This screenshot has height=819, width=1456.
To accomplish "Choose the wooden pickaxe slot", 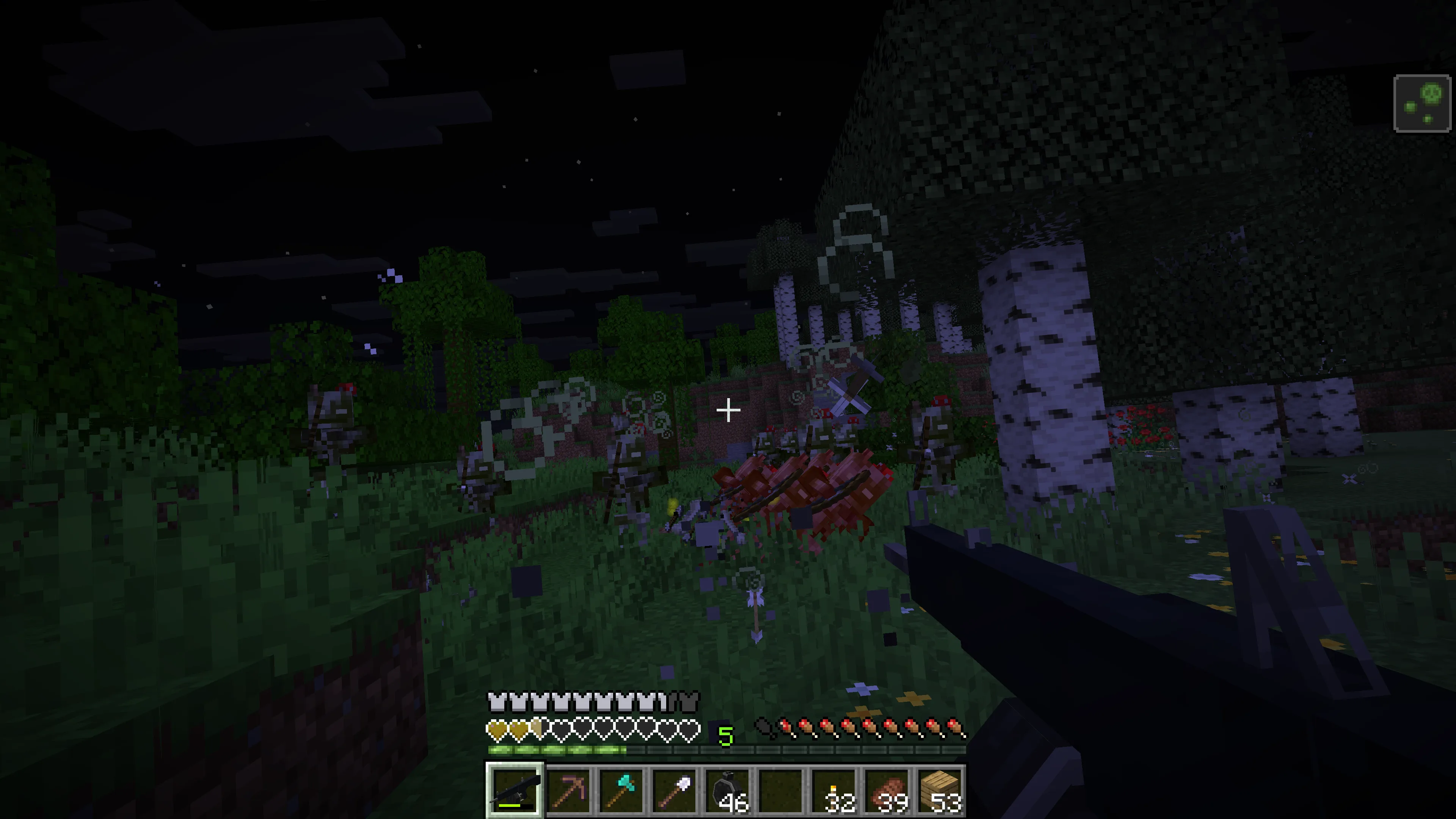I will [568, 789].
